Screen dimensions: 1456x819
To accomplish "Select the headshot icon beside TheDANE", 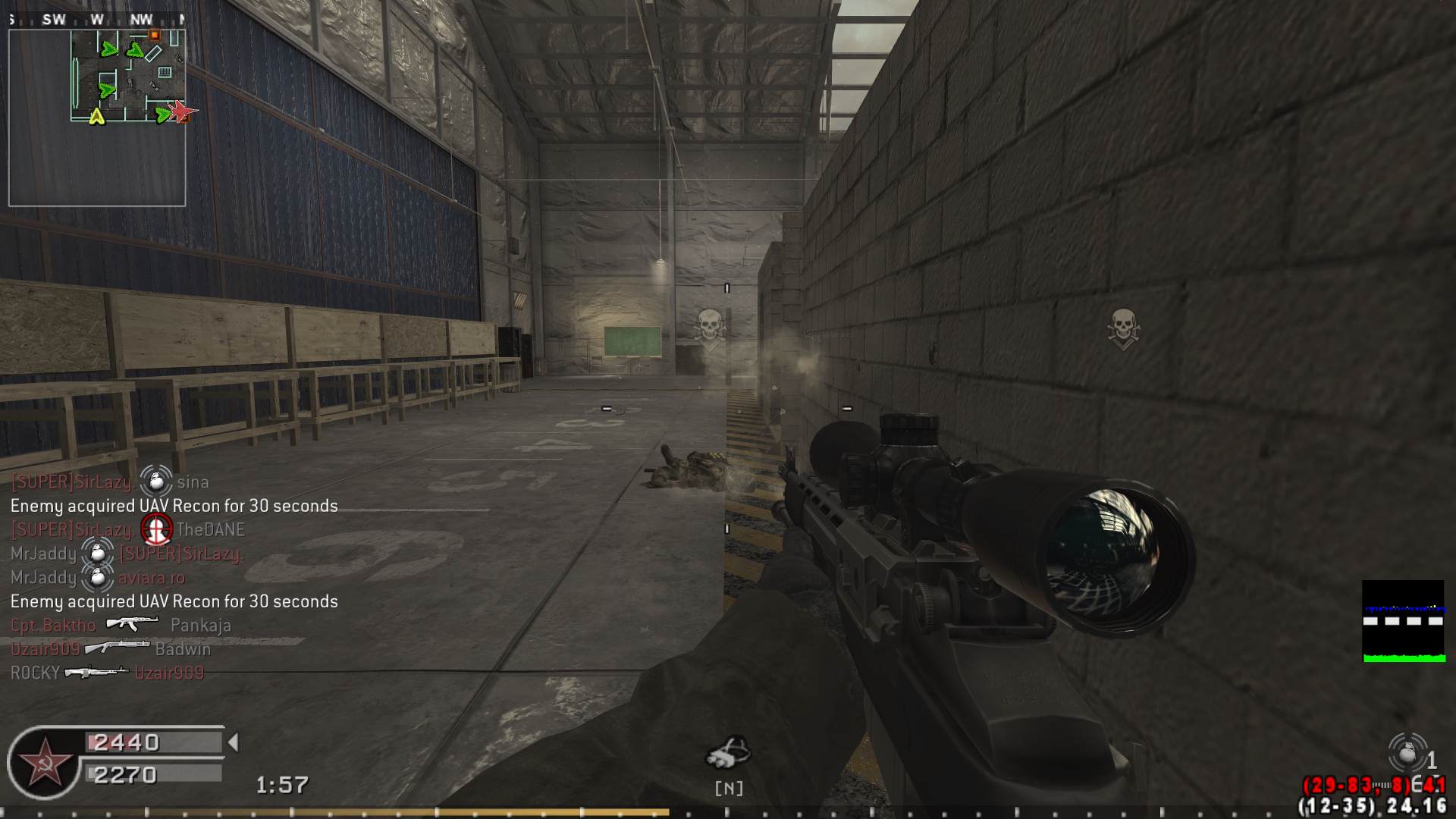I will [157, 529].
